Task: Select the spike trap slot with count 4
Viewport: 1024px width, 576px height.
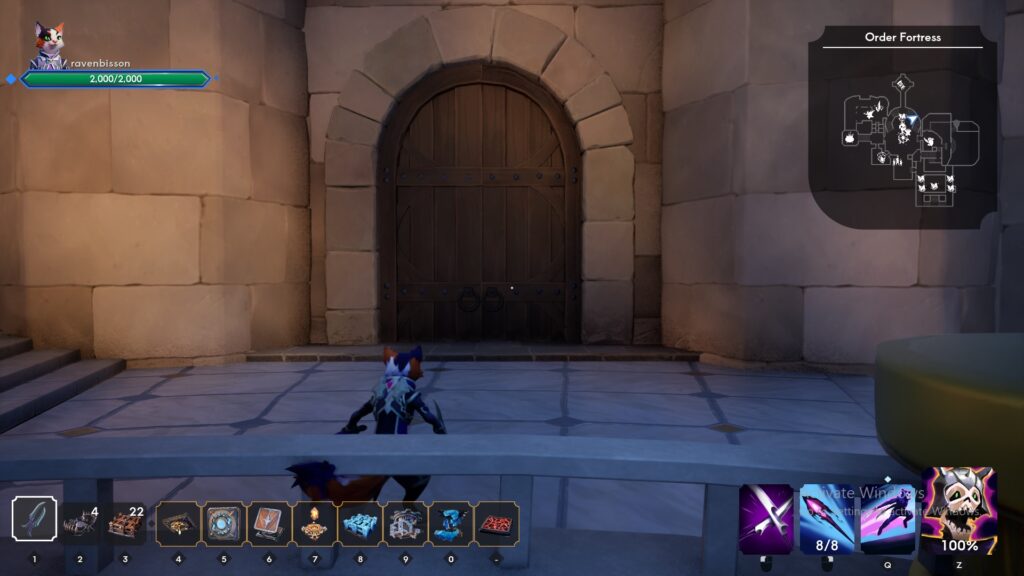Action: [x=80, y=523]
